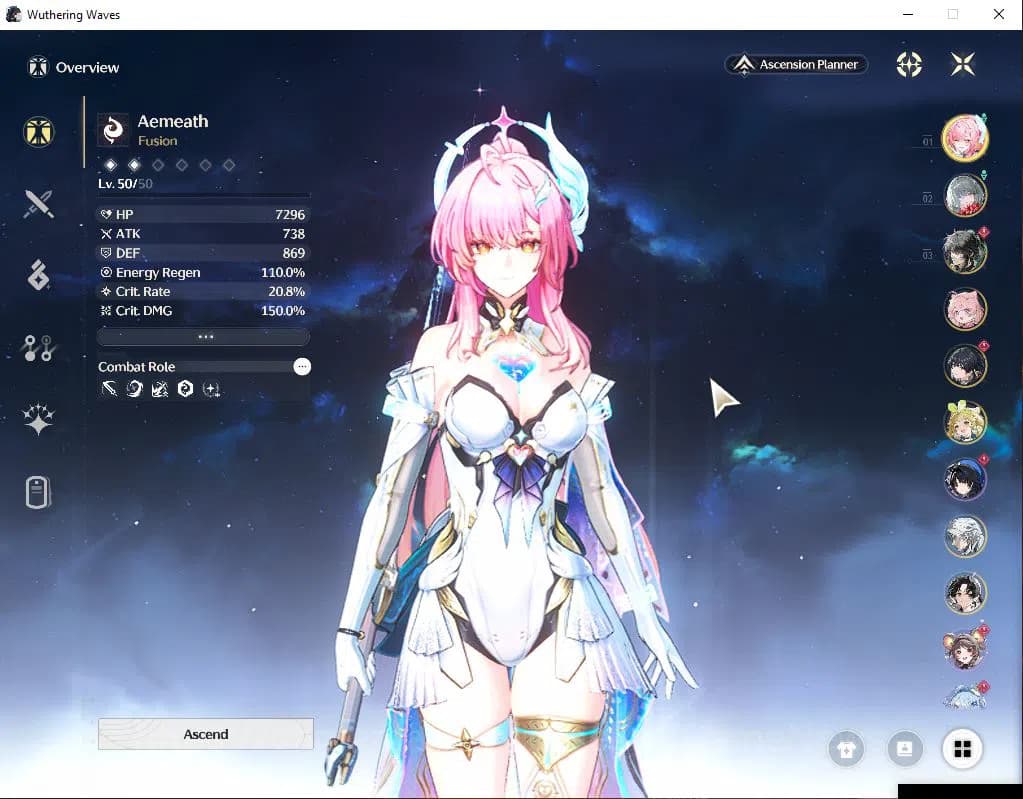Show Combat Role details via the round dots button
The width and height of the screenshot is (1023, 799).
tap(302, 367)
